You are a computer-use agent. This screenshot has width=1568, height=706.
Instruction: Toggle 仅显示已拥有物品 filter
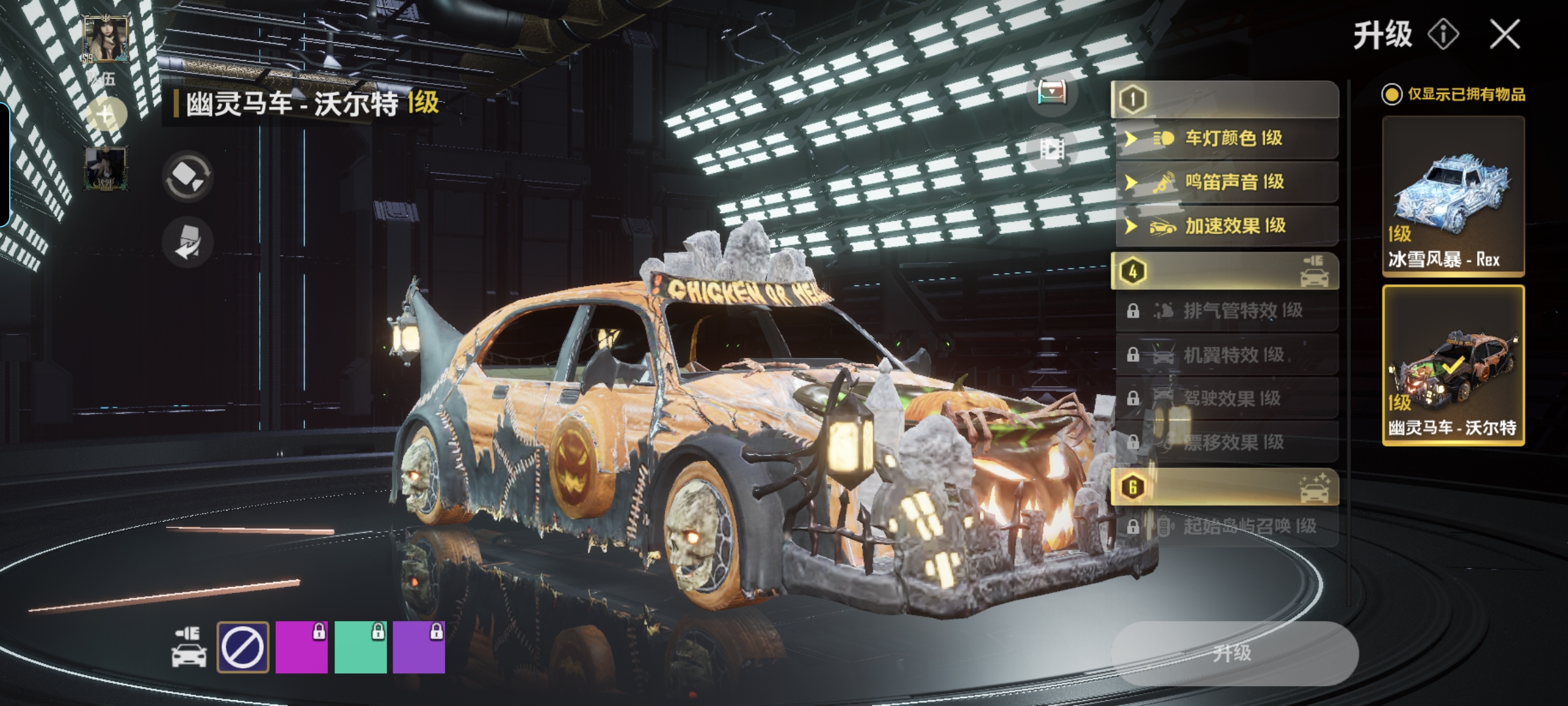click(x=1392, y=95)
